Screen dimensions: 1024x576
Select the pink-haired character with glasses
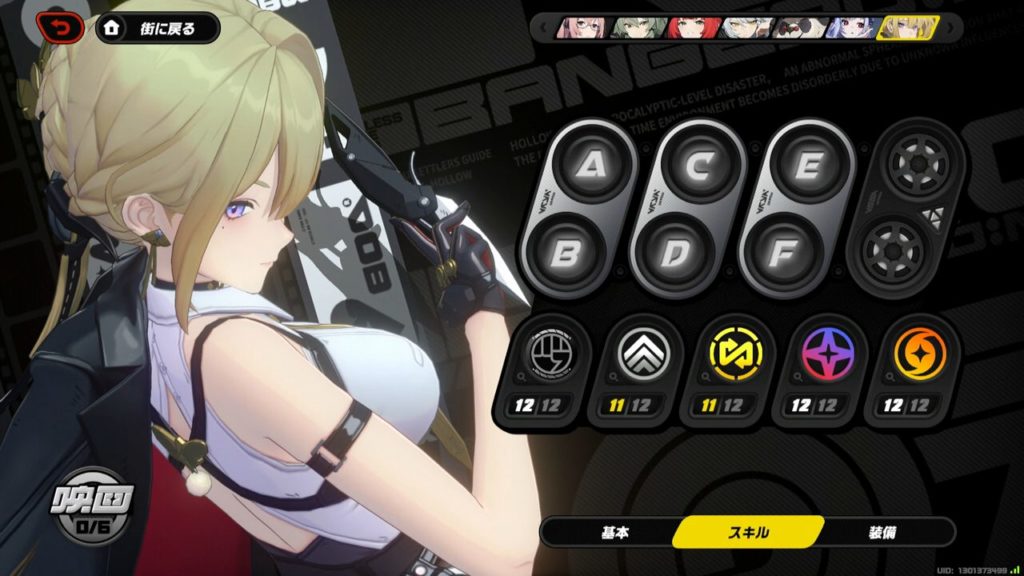coord(584,27)
